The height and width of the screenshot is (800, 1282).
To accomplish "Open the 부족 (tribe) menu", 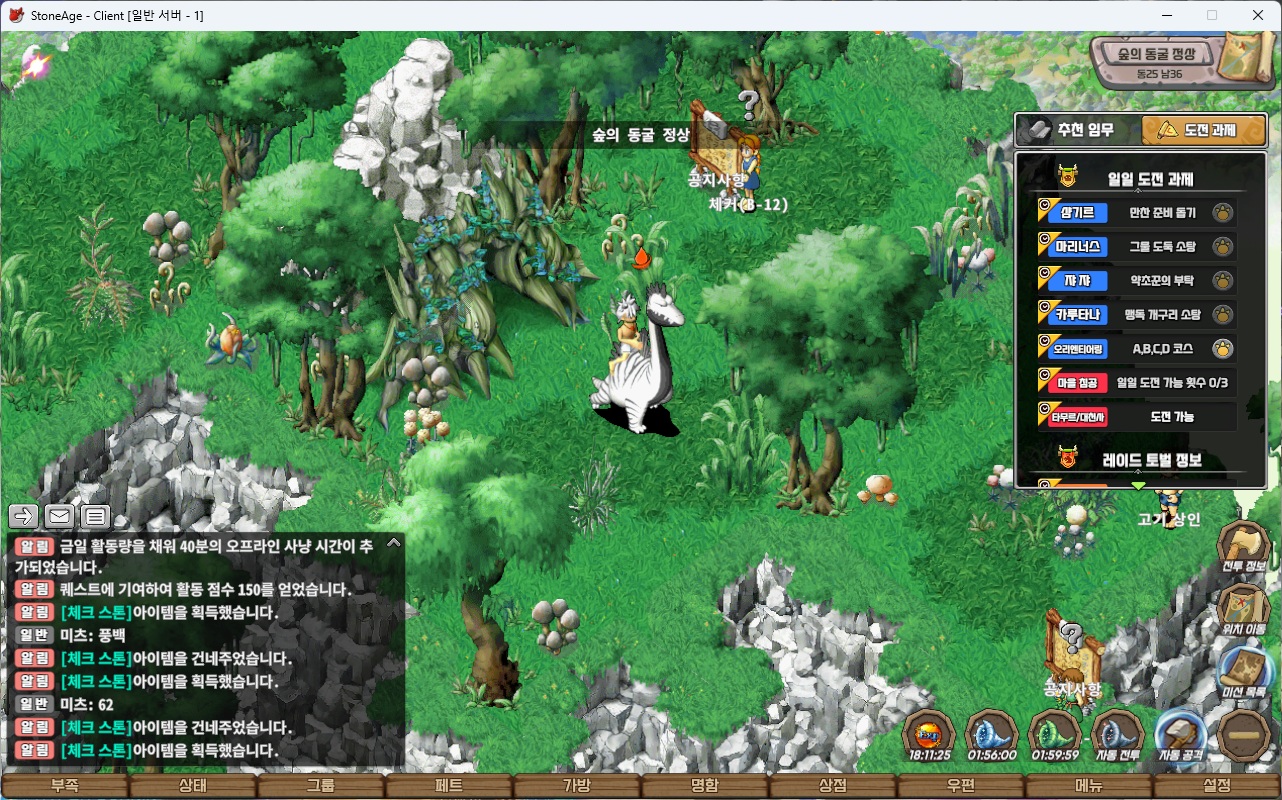I will (x=65, y=786).
